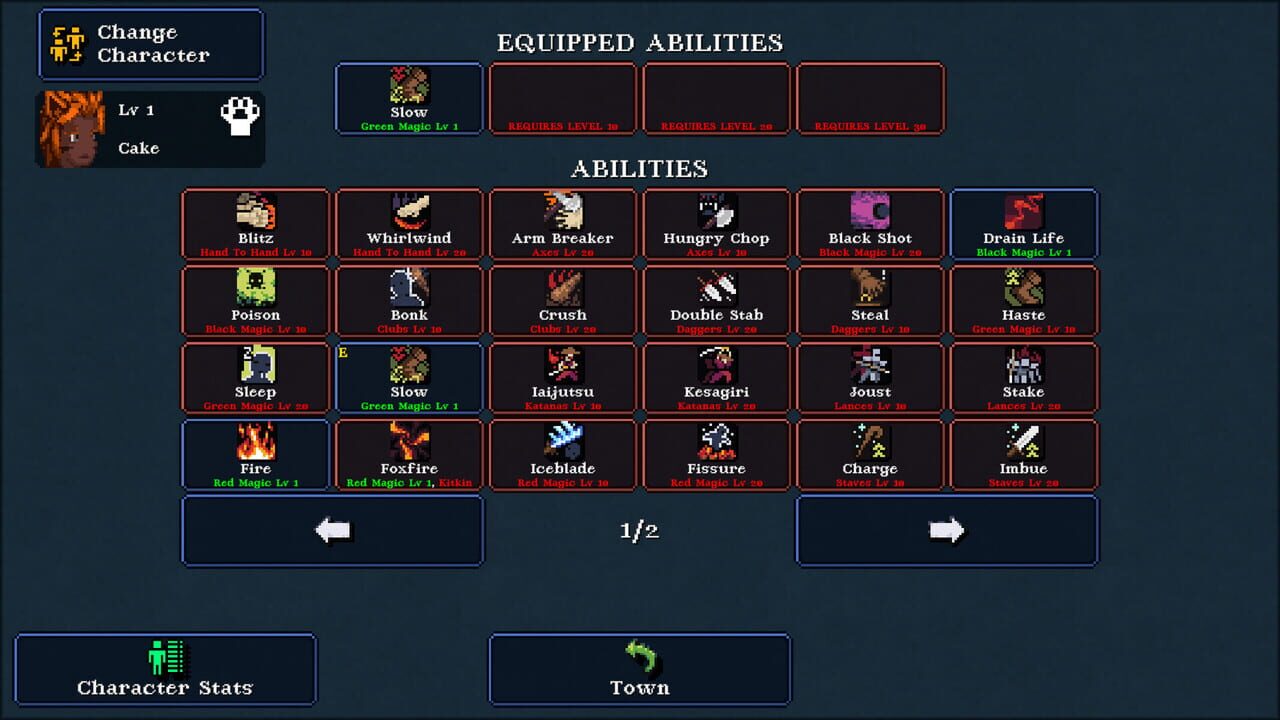
Task: Select the Fissure ability icon
Action: (x=716, y=445)
